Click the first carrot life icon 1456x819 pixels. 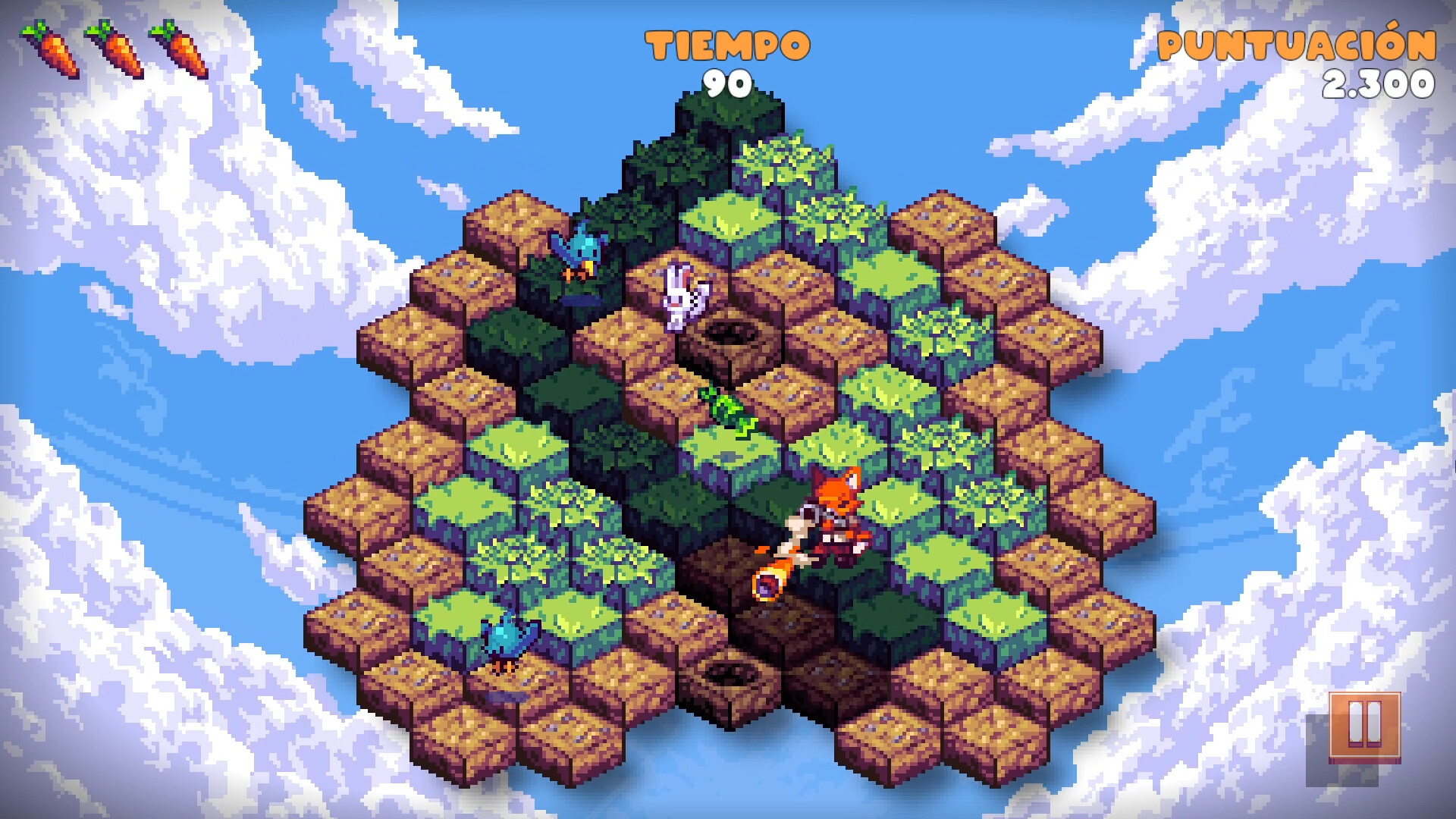tap(49, 49)
